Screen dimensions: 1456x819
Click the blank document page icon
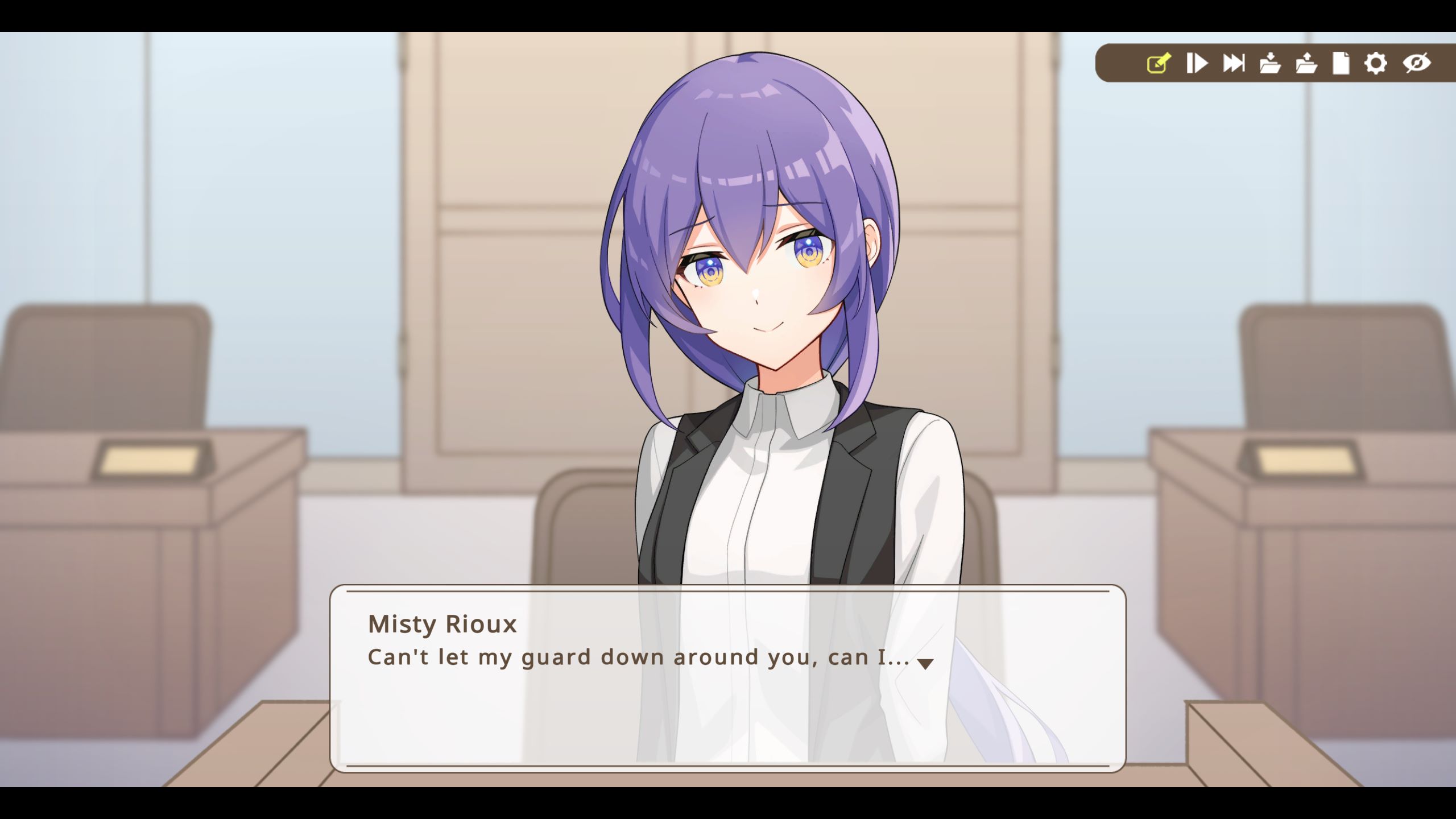click(1341, 64)
